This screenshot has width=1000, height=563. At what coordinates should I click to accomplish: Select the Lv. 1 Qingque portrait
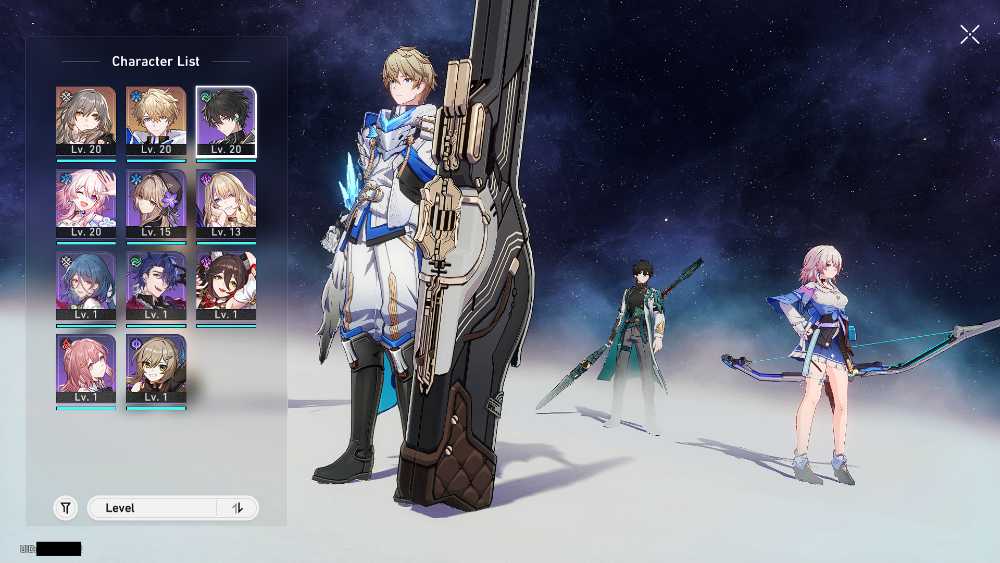point(156,370)
